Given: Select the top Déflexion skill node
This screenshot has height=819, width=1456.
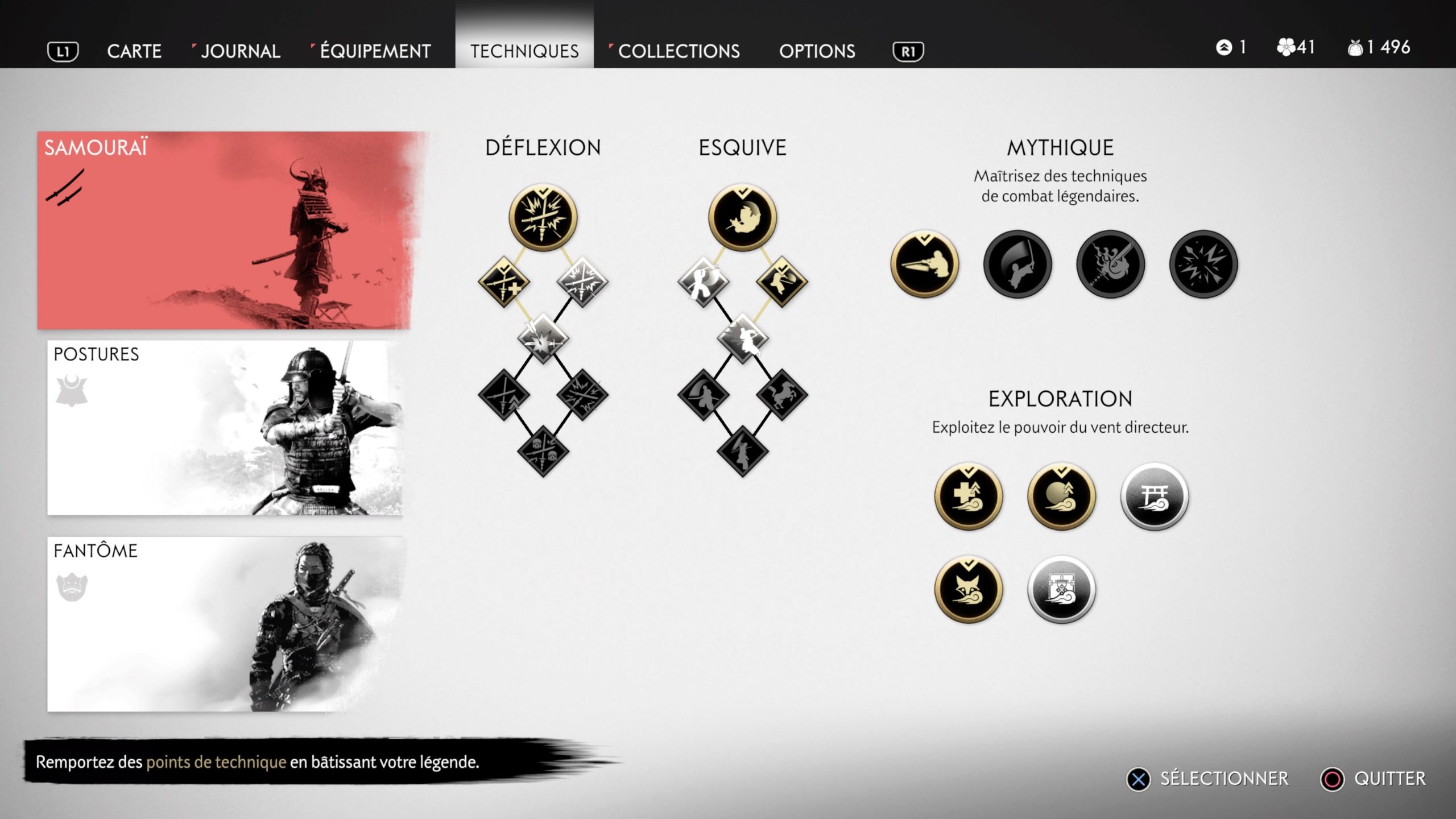Looking at the screenshot, I should point(543,218).
